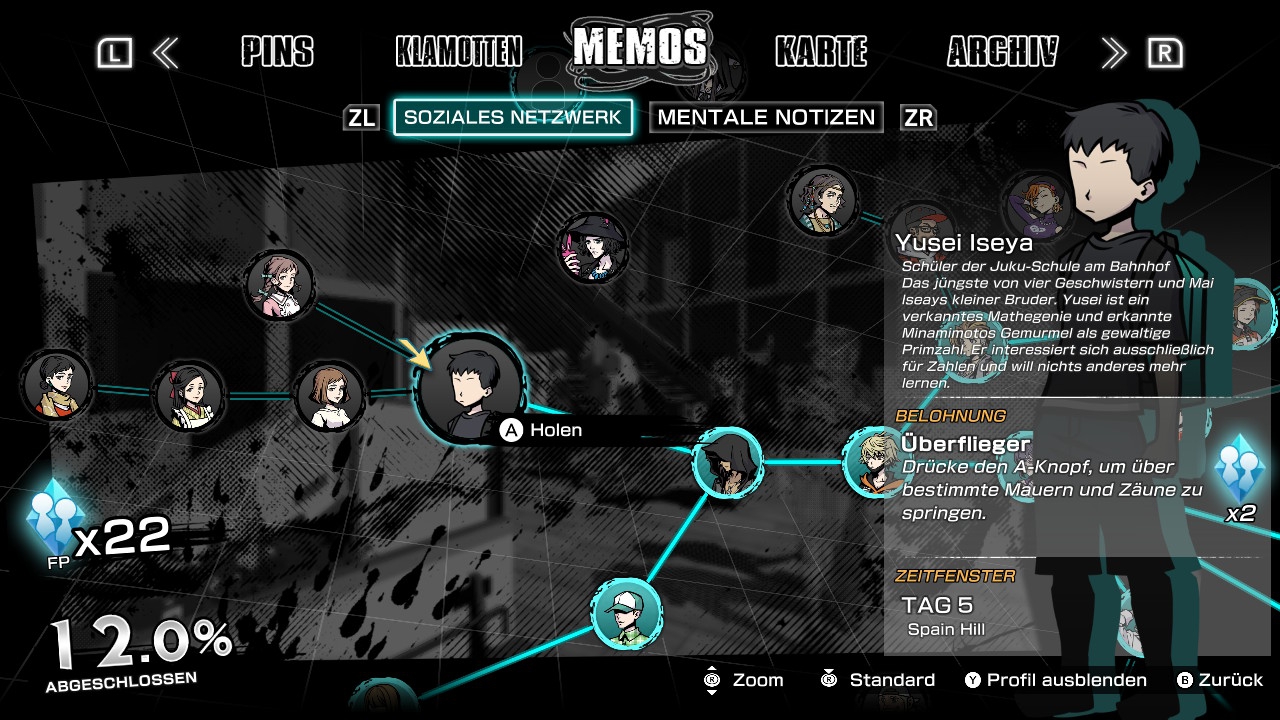Click the left double-chevron menu arrow
The height and width of the screenshot is (720, 1280).
coord(165,53)
